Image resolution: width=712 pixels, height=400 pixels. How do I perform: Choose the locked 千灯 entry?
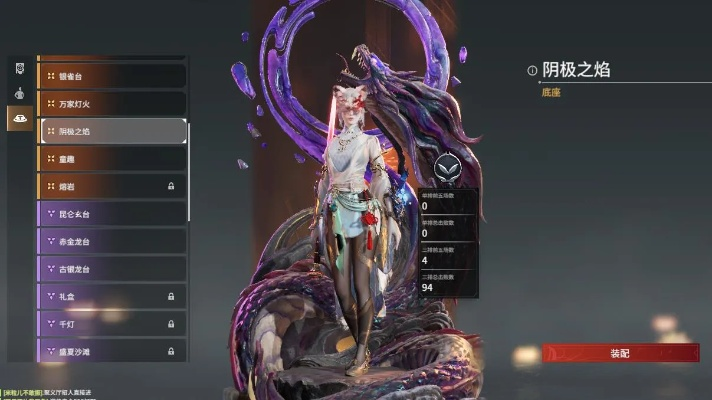[x=112, y=324]
